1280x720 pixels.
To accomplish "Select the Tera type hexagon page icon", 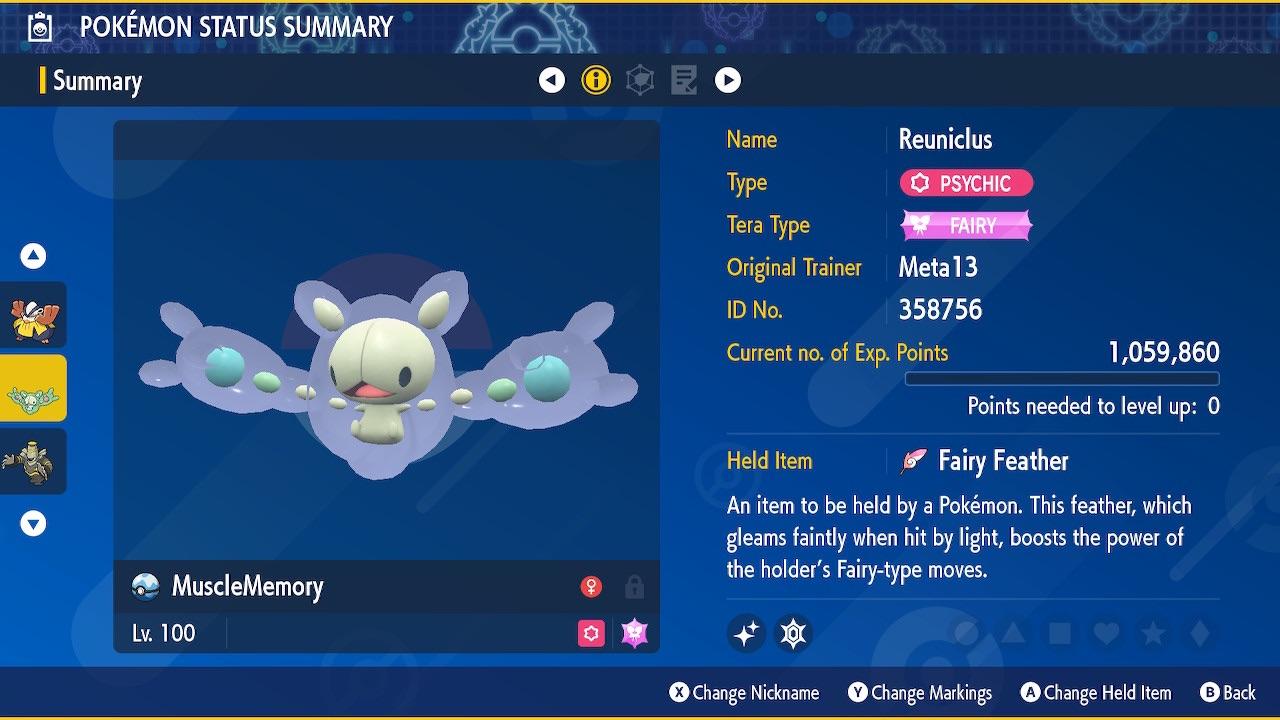I will click(x=639, y=80).
